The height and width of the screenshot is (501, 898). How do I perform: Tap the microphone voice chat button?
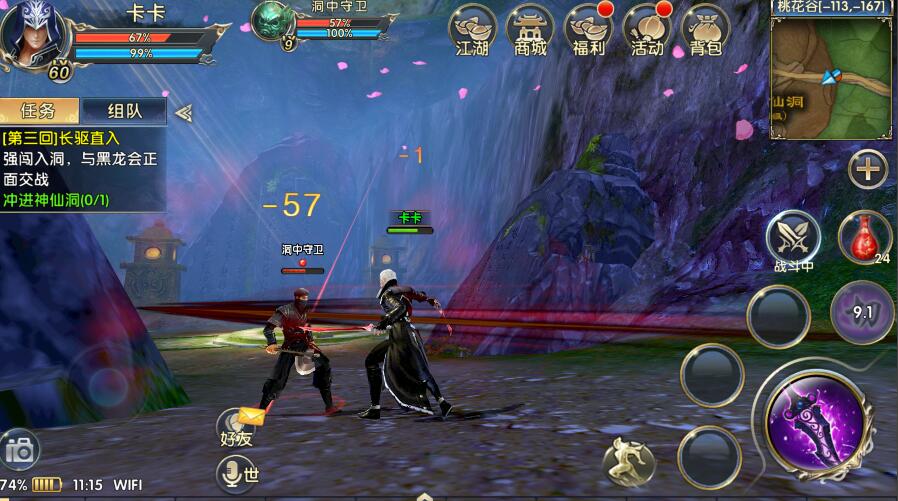[238, 472]
